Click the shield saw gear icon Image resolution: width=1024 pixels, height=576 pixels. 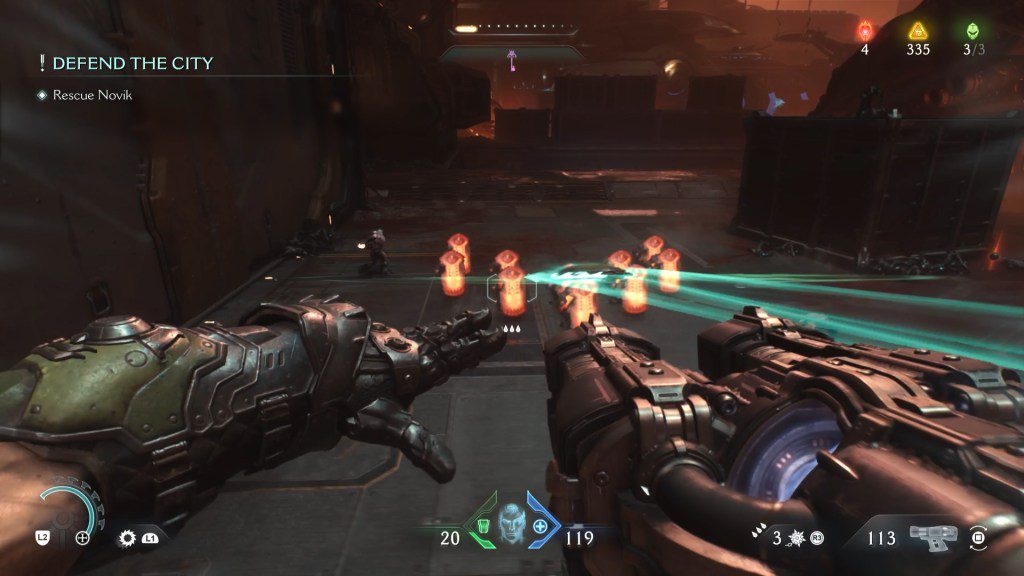point(127,537)
